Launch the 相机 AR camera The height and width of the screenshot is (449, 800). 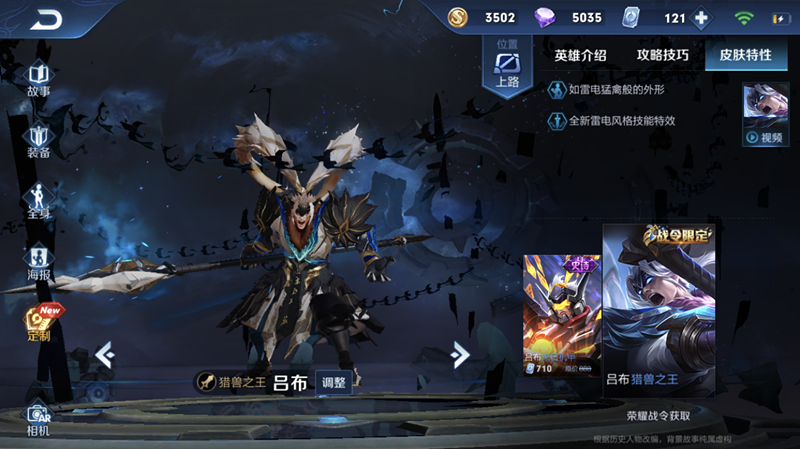[38, 418]
